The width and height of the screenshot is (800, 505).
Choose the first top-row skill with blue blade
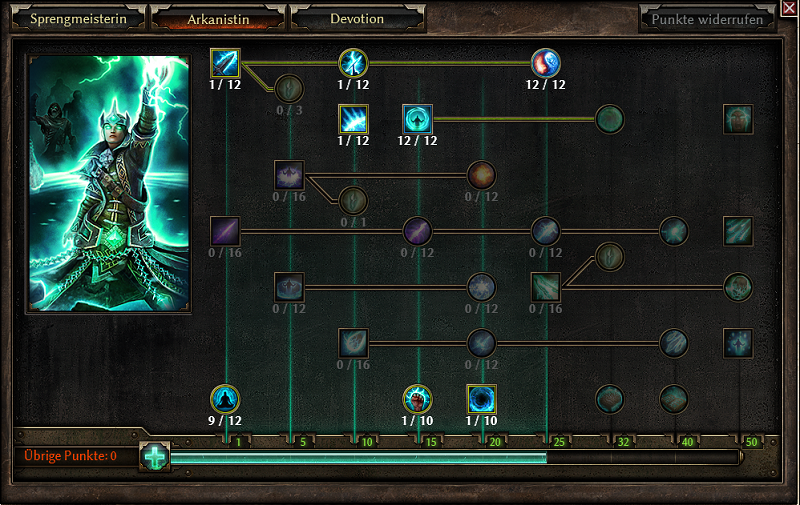pos(226,63)
